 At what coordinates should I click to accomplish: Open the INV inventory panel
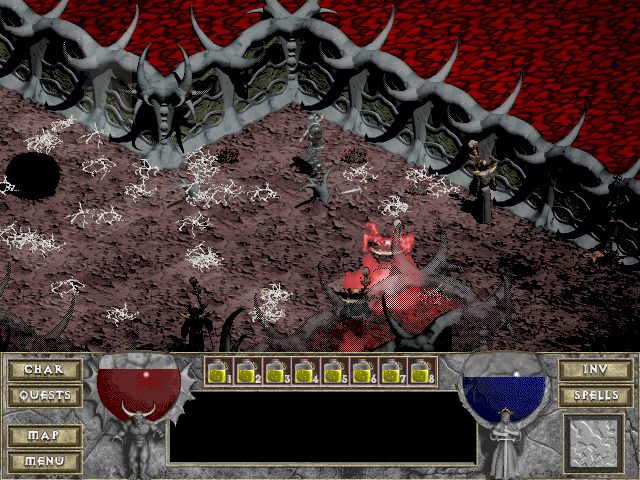coord(595,370)
